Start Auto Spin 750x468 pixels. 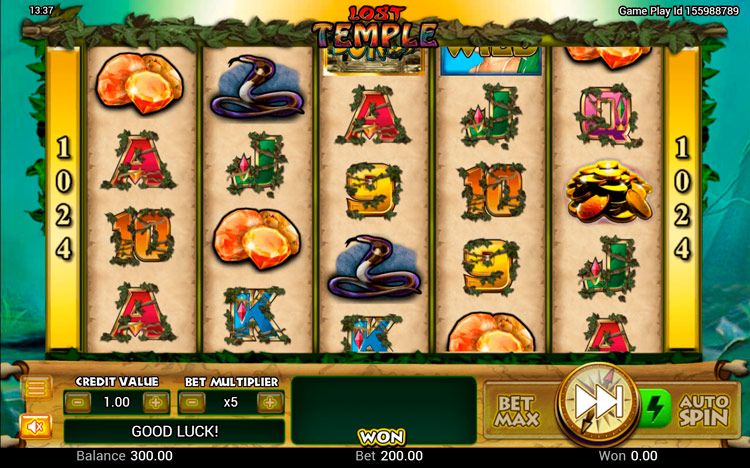tap(704, 410)
